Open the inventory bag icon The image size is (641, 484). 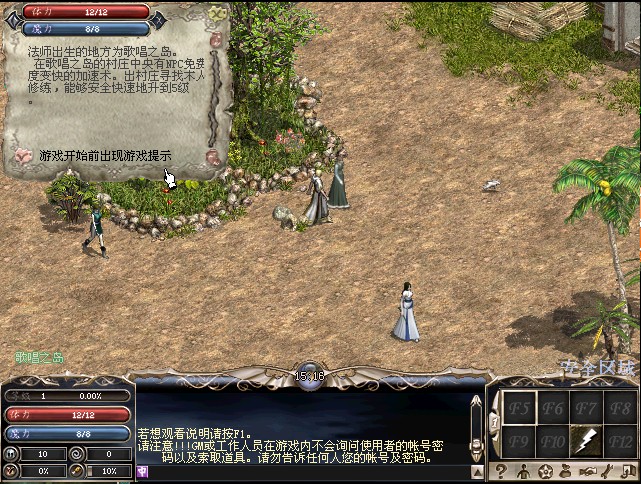567,471
